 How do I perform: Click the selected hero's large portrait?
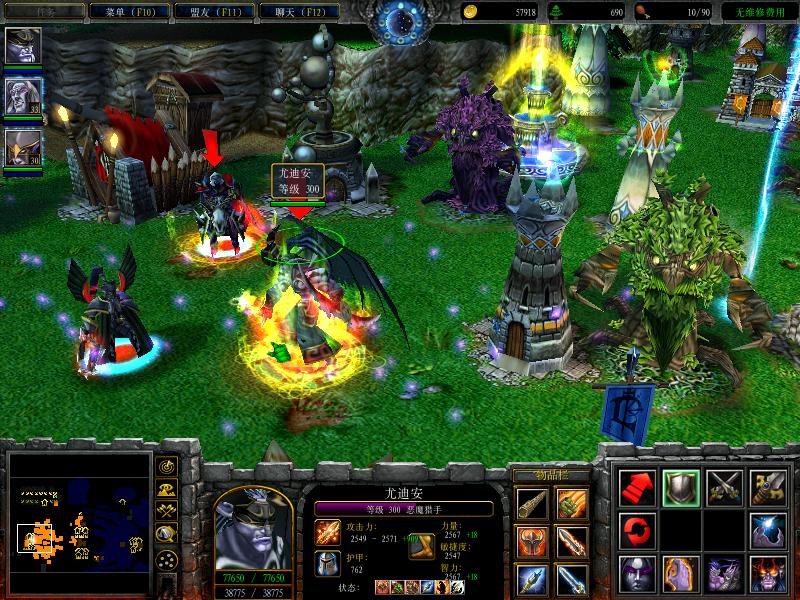pos(253,526)
